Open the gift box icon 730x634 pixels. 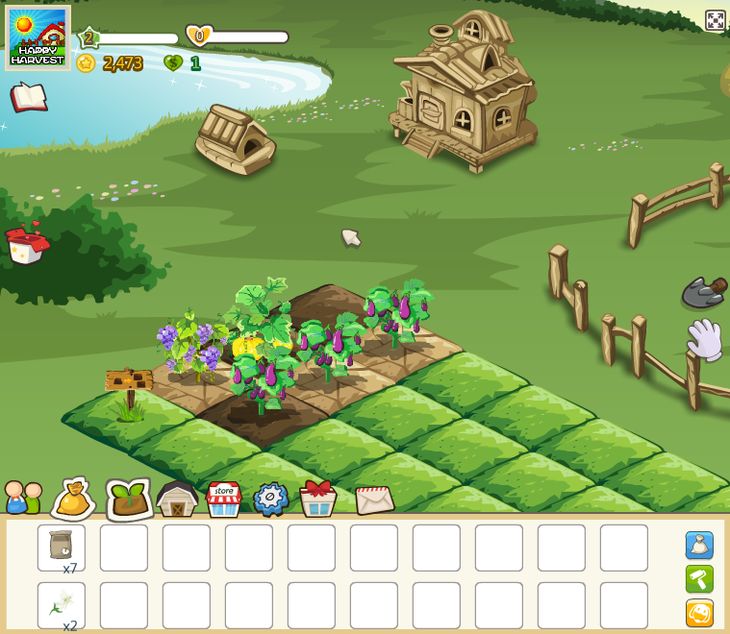click(x=318, y=497)
